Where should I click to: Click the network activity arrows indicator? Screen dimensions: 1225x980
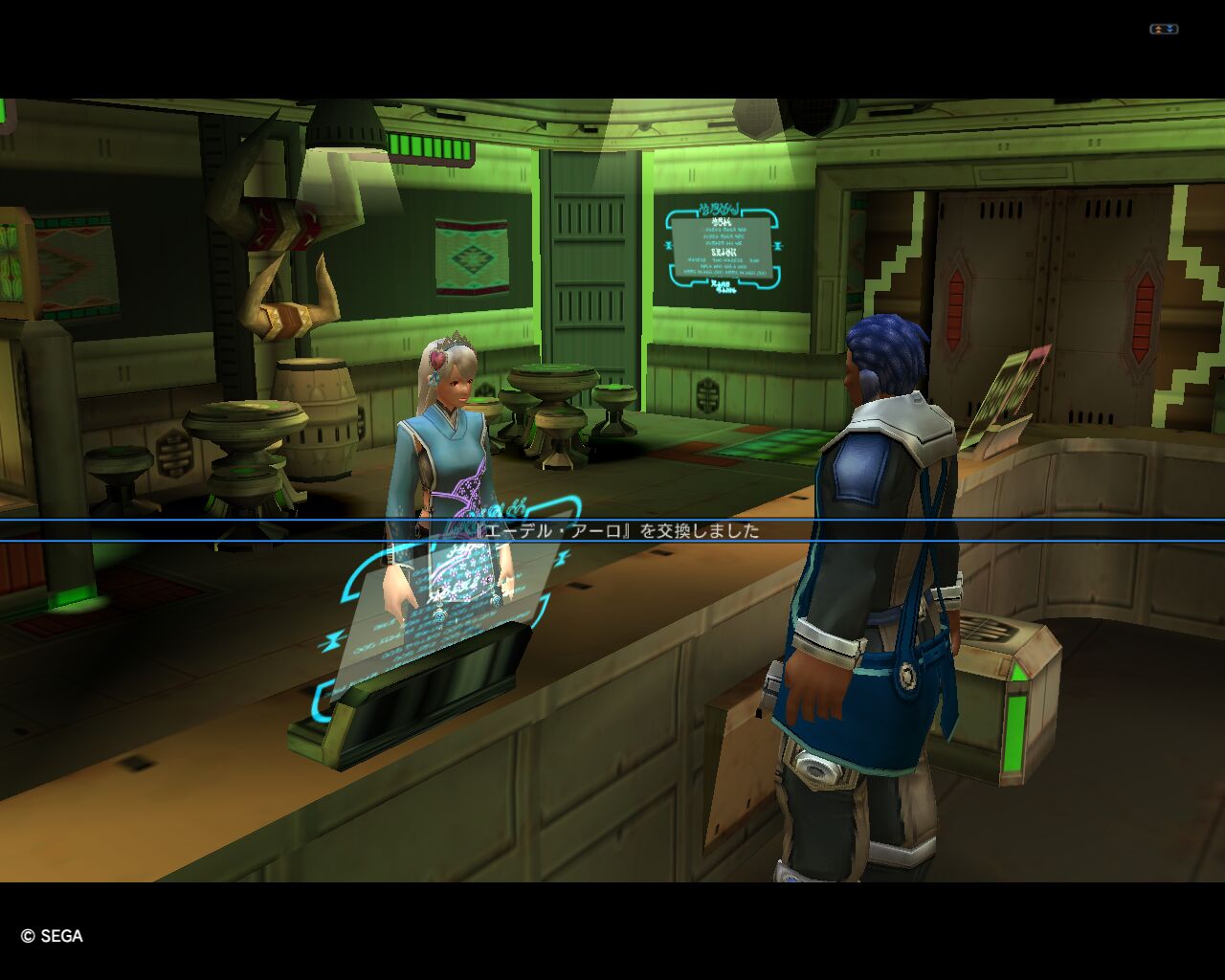[x=1163, y=30]
